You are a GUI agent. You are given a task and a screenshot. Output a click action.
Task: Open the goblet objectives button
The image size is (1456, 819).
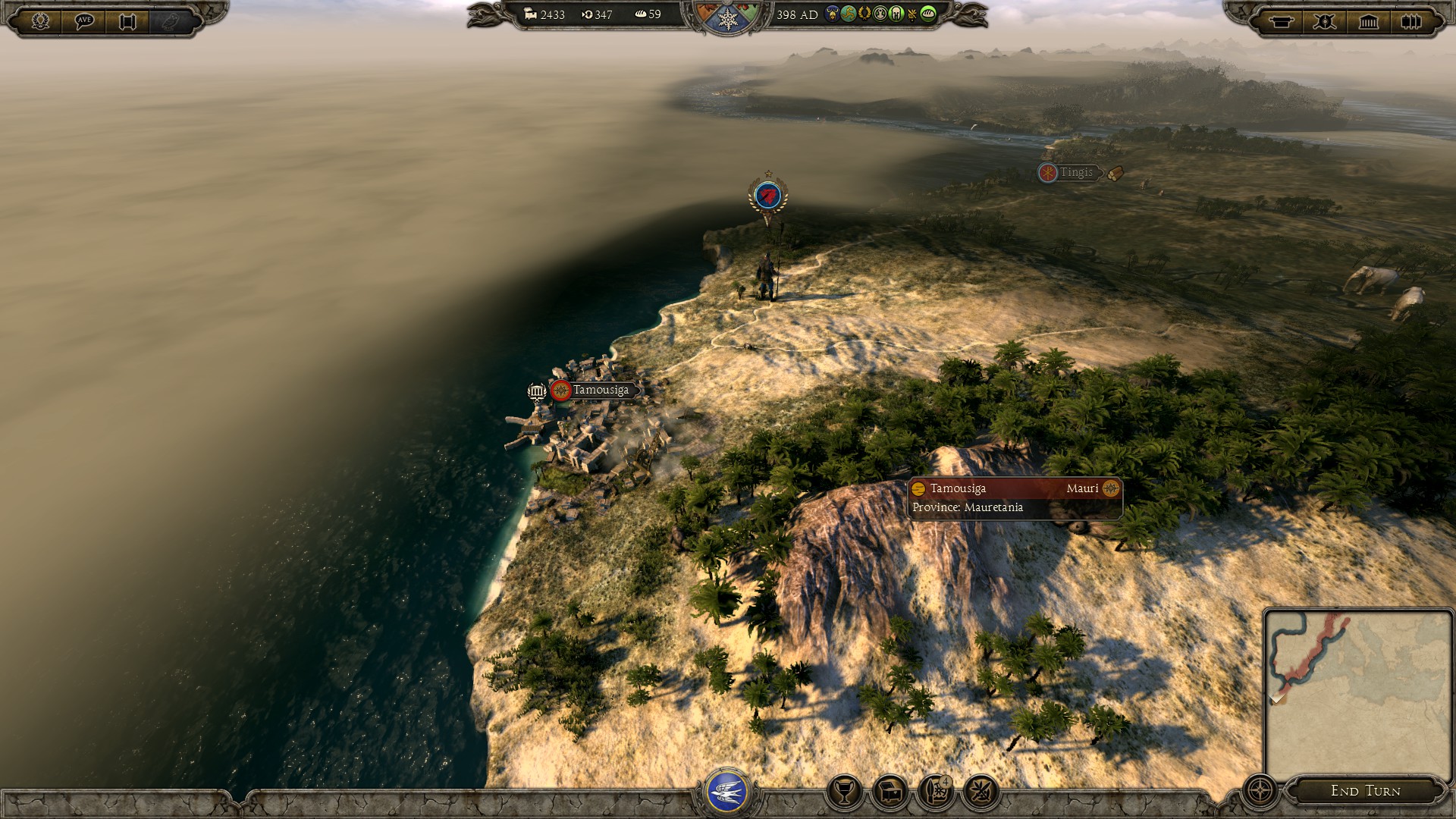(x=844, y=792)
